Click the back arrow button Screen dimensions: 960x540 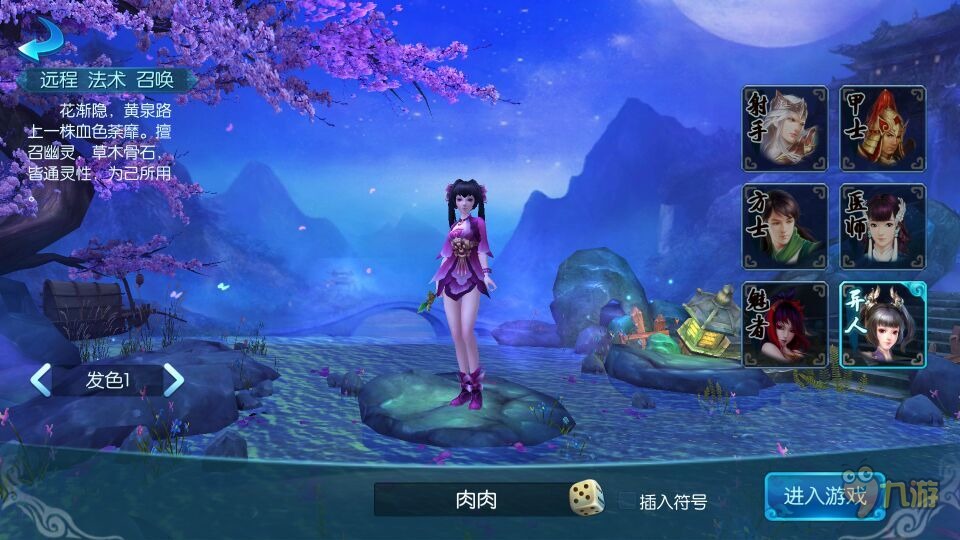[x=39, y=38]
